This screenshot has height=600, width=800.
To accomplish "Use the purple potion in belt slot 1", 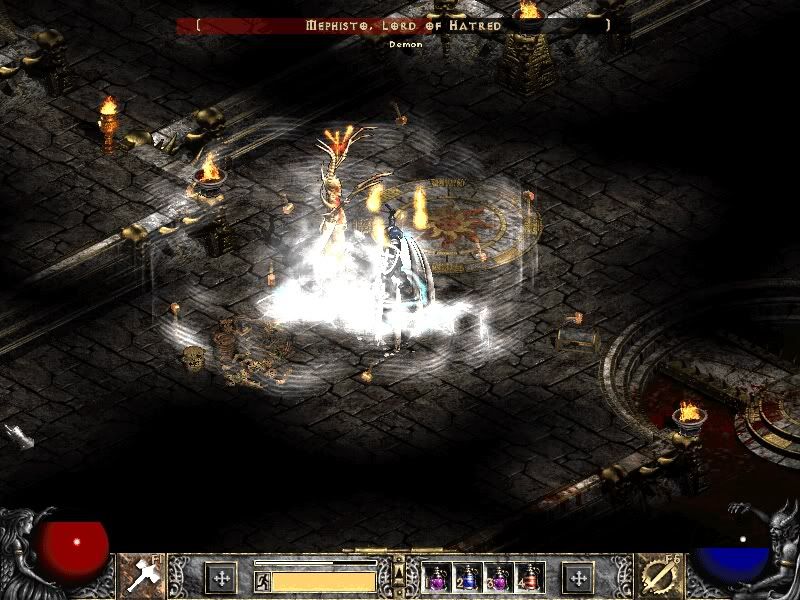I will pyautogui.click(x=437, y=577).
